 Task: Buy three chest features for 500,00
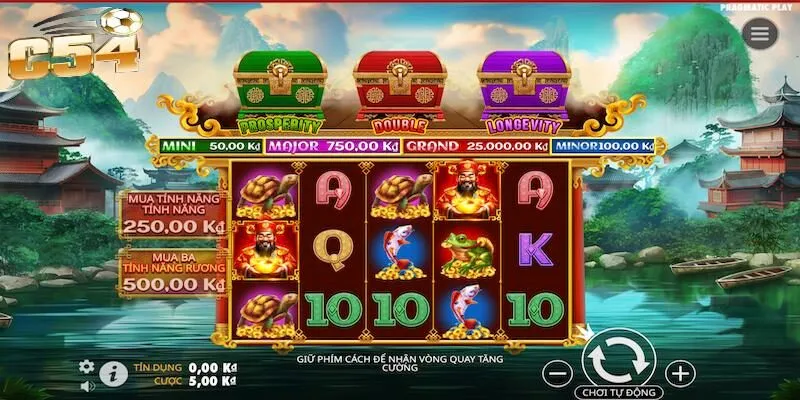point(173,273)
